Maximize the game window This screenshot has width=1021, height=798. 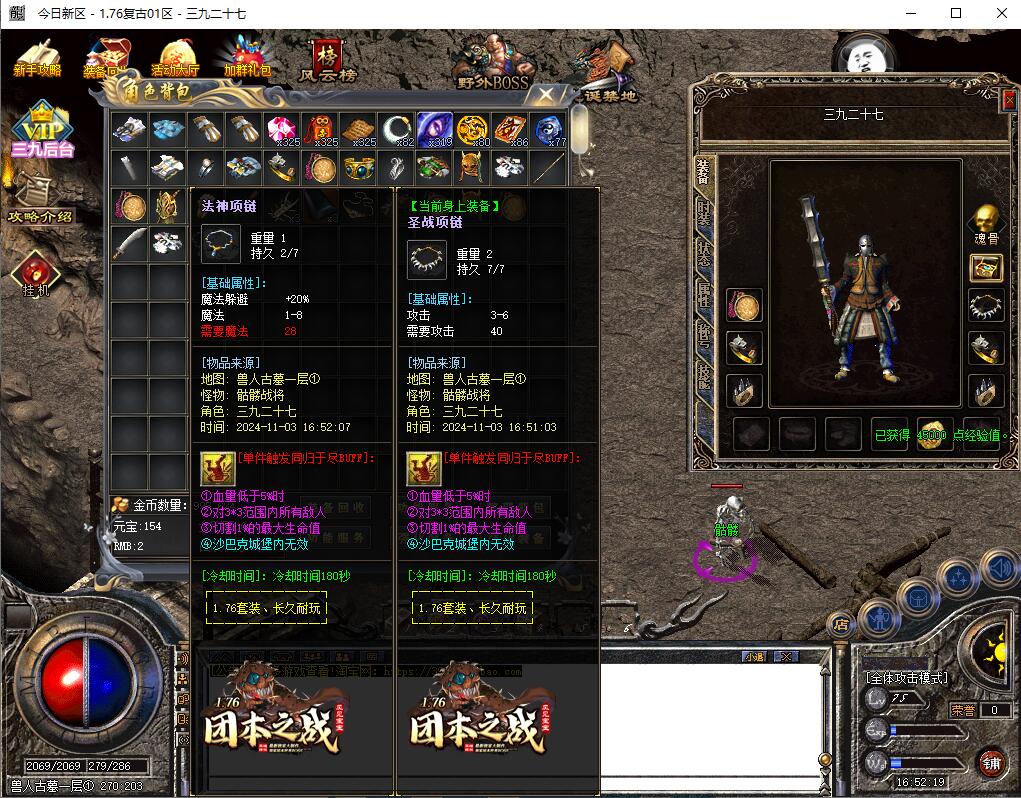[x=956, y=13]
